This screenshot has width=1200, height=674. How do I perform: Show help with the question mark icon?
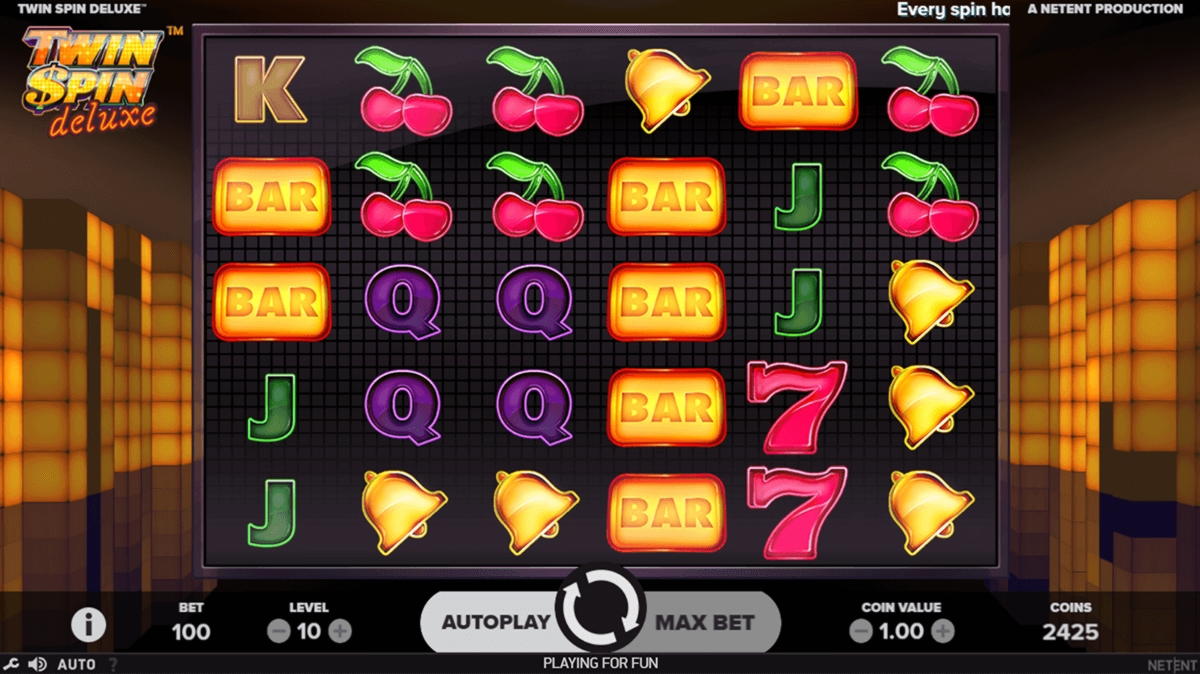point(112,664)
